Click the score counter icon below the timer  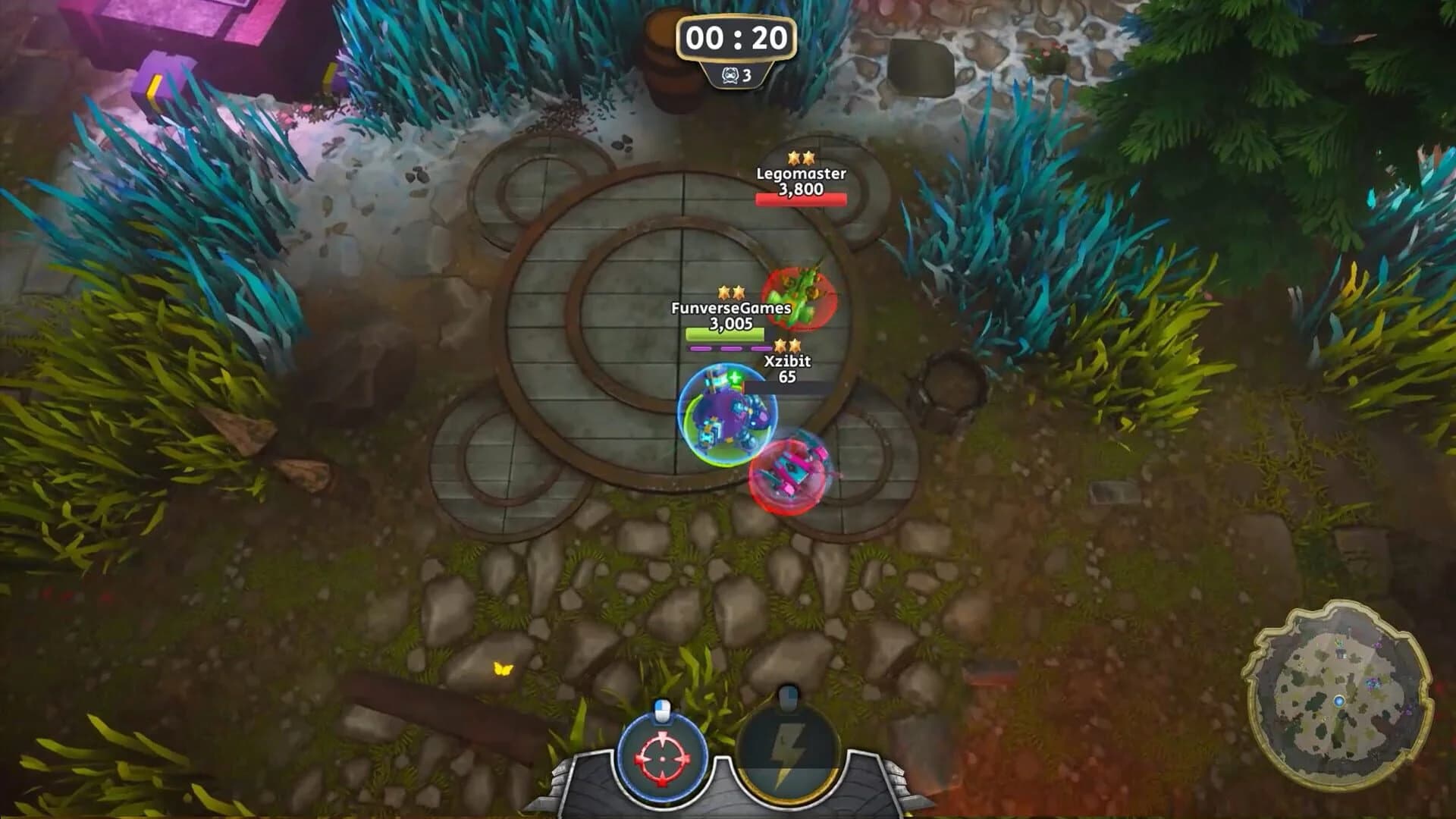731,76
